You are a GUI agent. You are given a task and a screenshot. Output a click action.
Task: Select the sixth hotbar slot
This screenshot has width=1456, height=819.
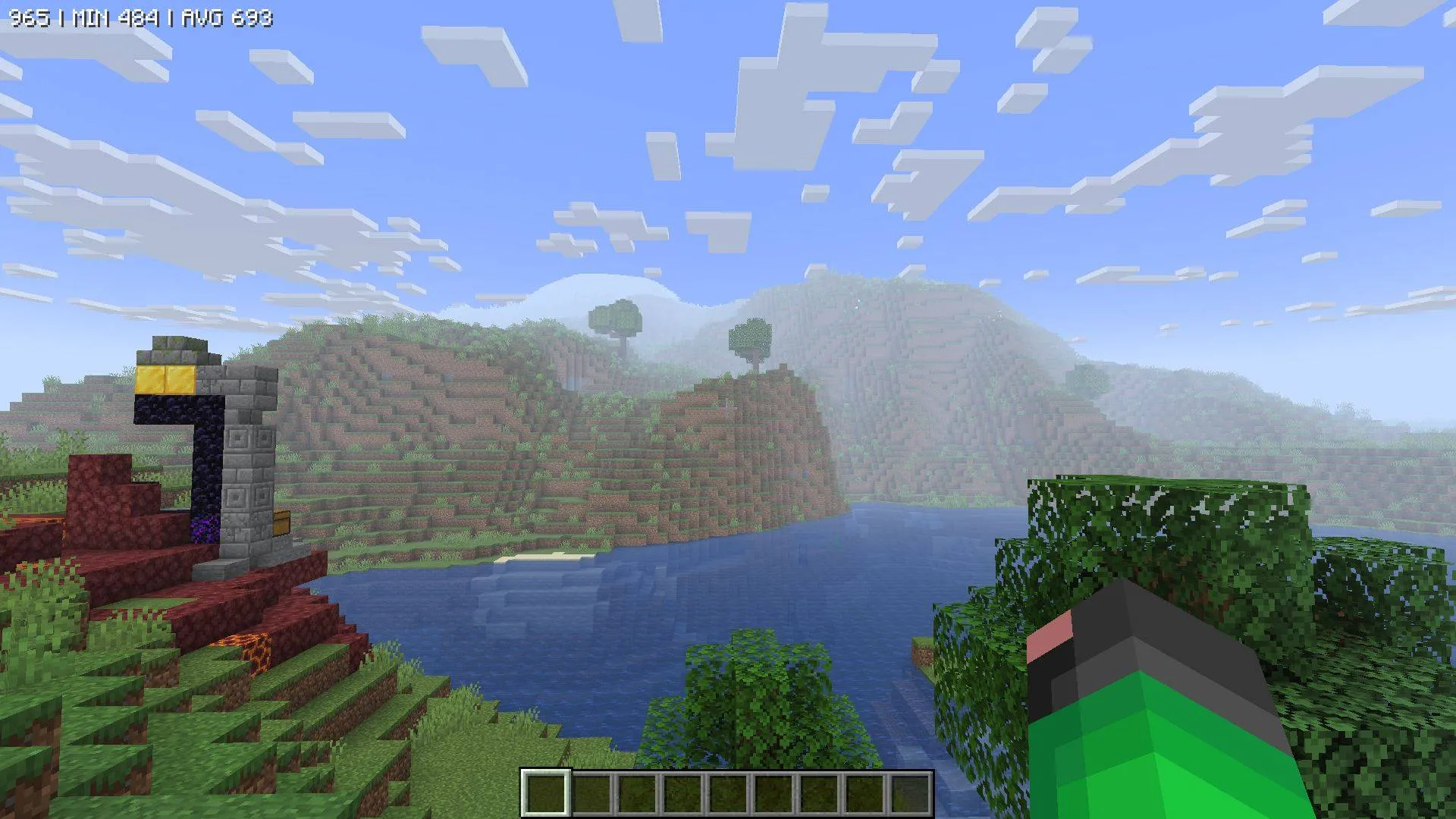[x=773, y=795]
